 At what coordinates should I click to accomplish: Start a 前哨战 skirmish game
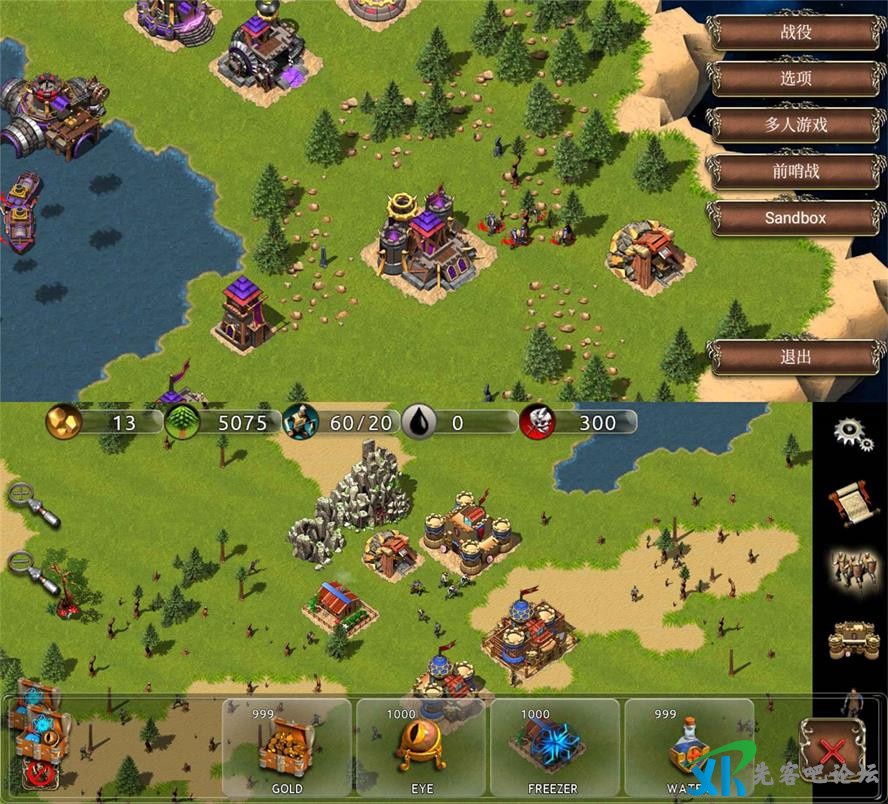796,171
